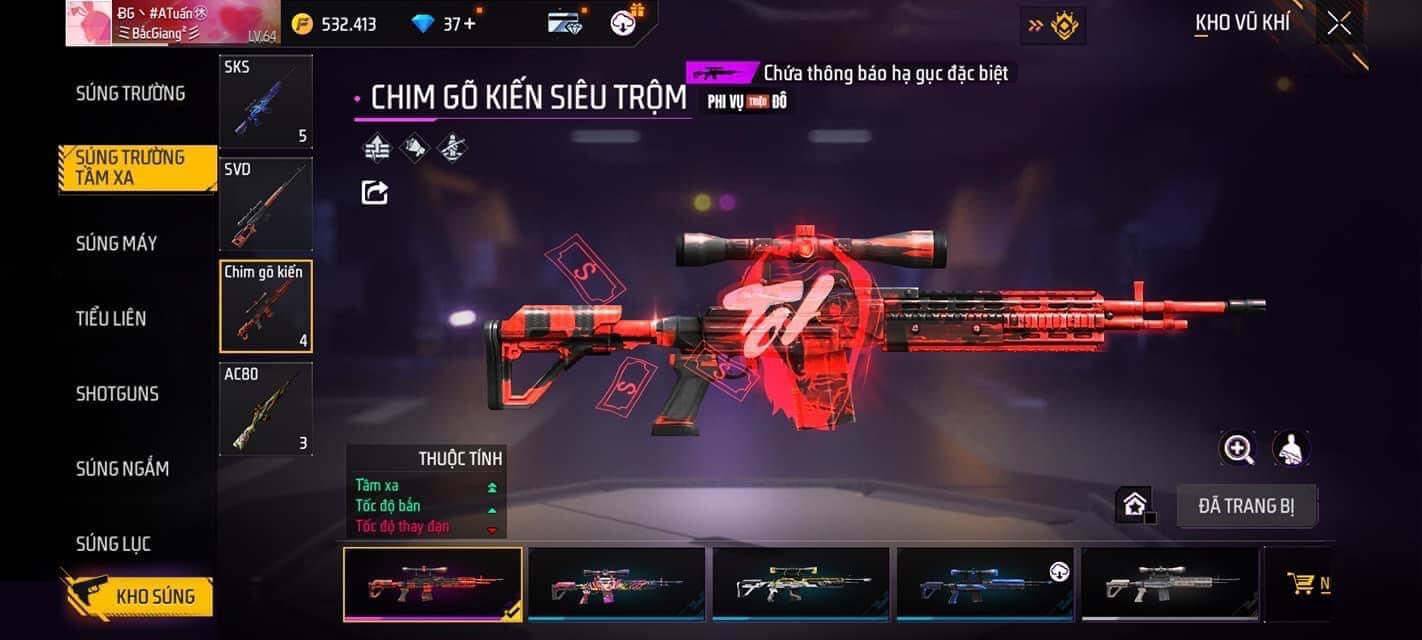Open the Súng Lục category

[113, 544]
